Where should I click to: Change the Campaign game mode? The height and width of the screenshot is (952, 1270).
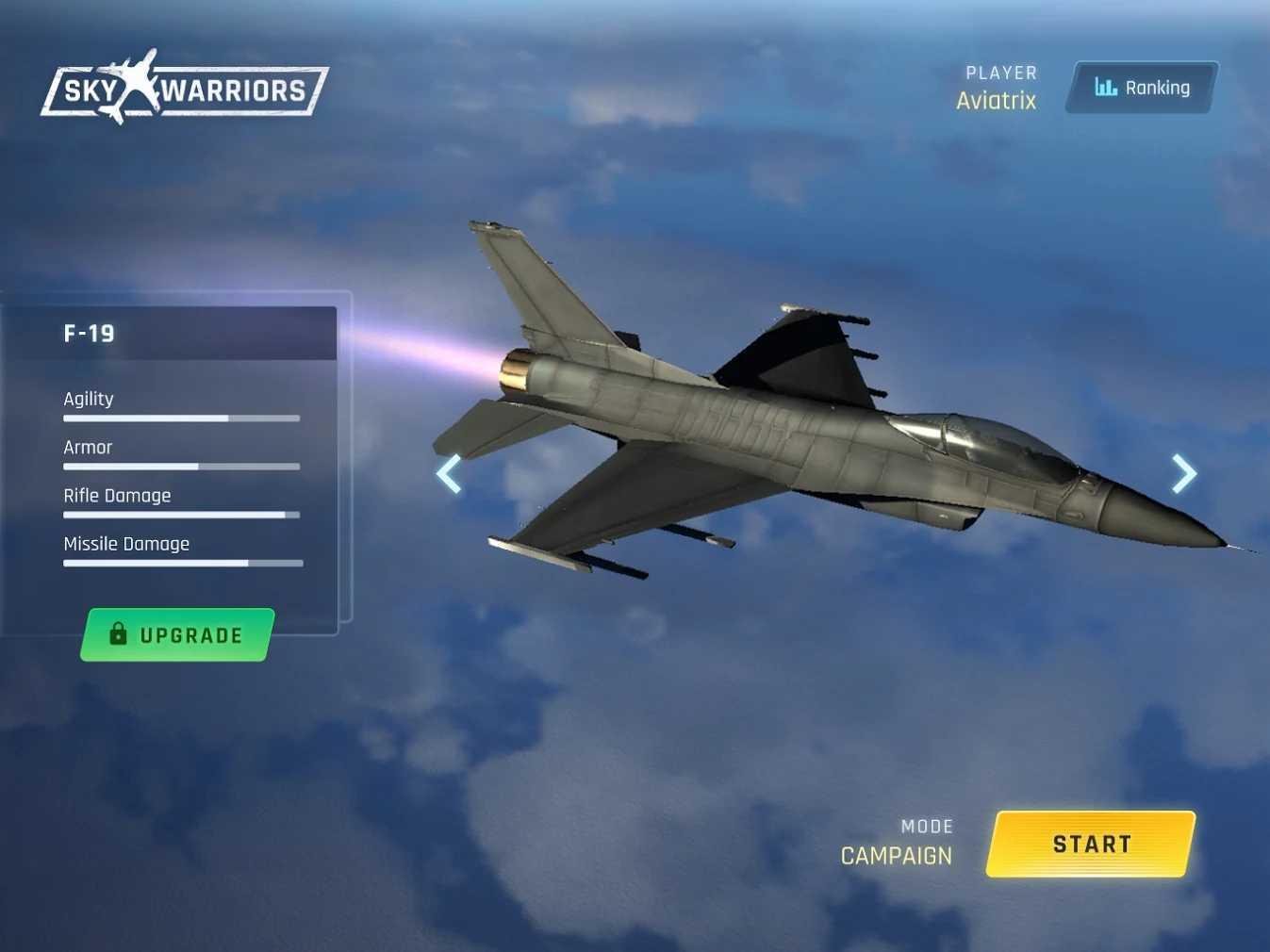[x=896, y=856]
